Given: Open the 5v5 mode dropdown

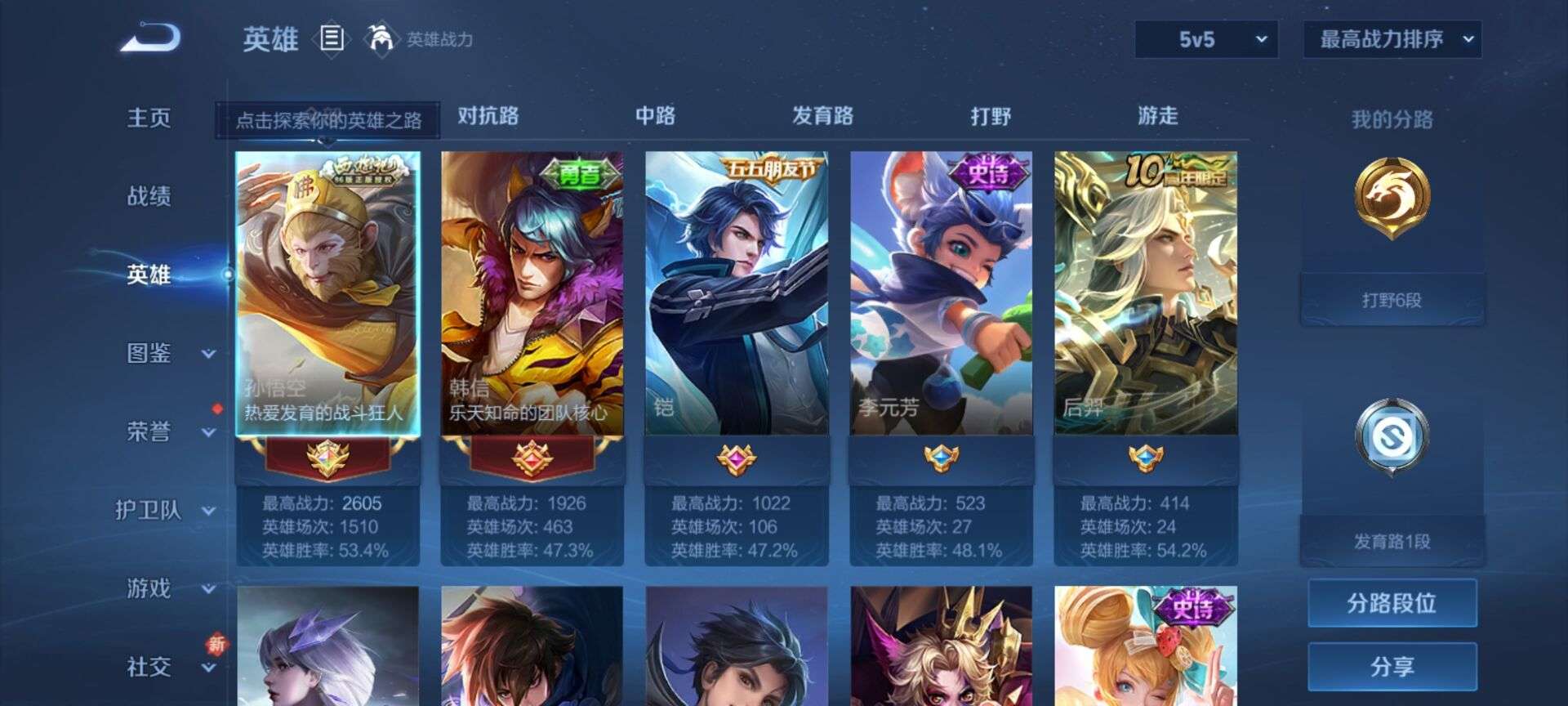Looking at the screenshot, I should [x=1206, y=38].
